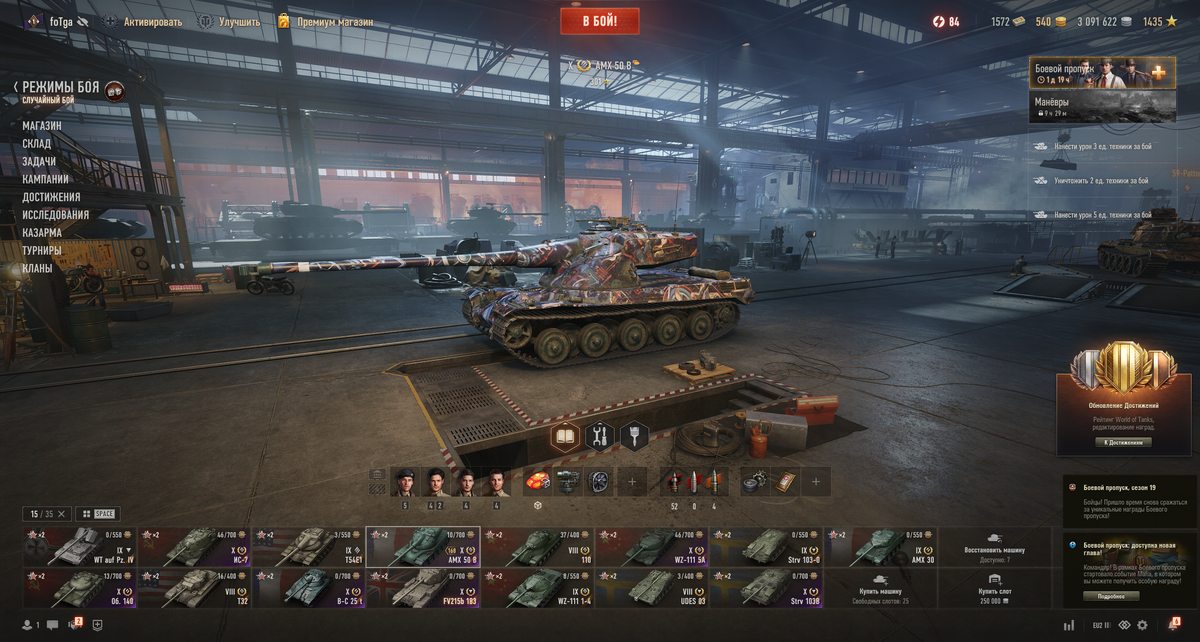Select the ИС-7 tank in carousel
Viewport: 1200px width, 642px height.
(193, 547)
